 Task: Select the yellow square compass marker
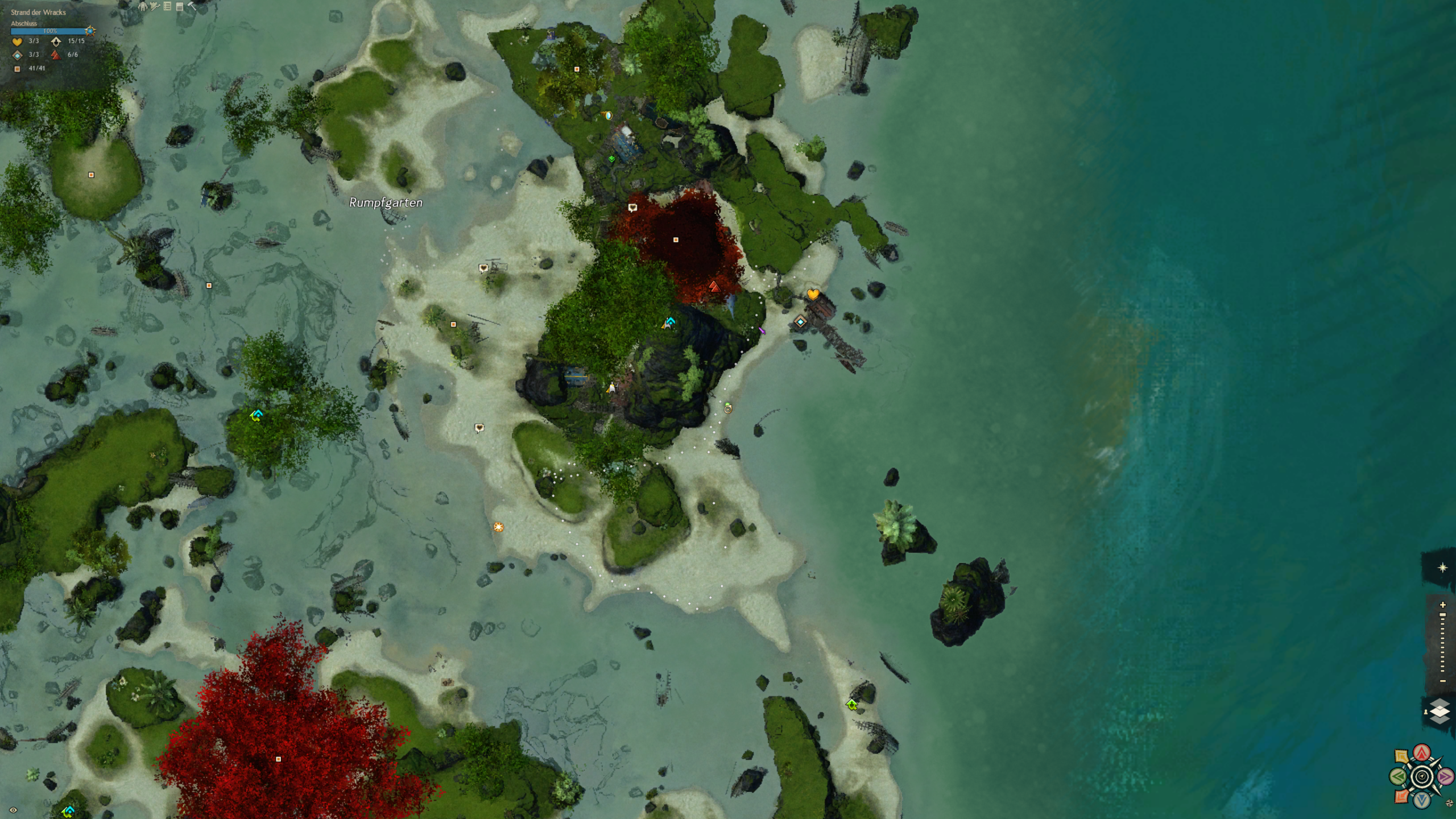coord(1402,756)
